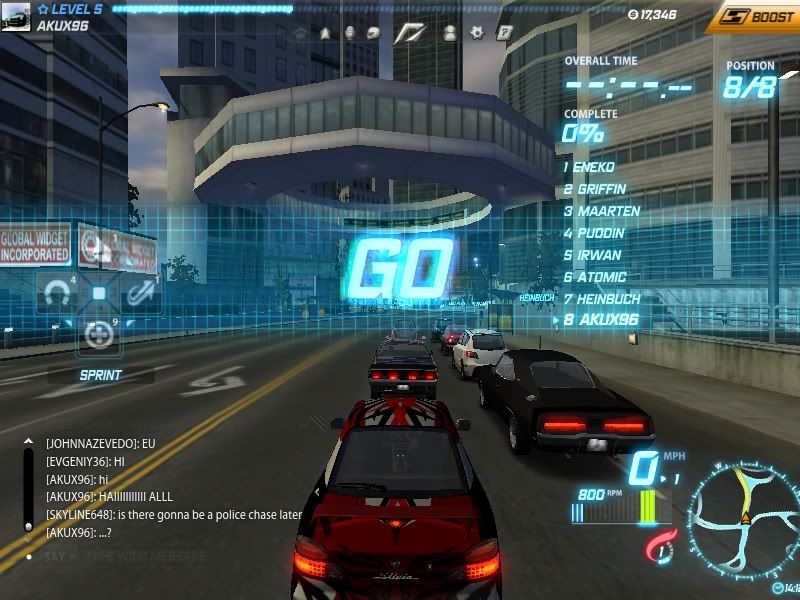Open the gear settings icon

tap(478, 32)
